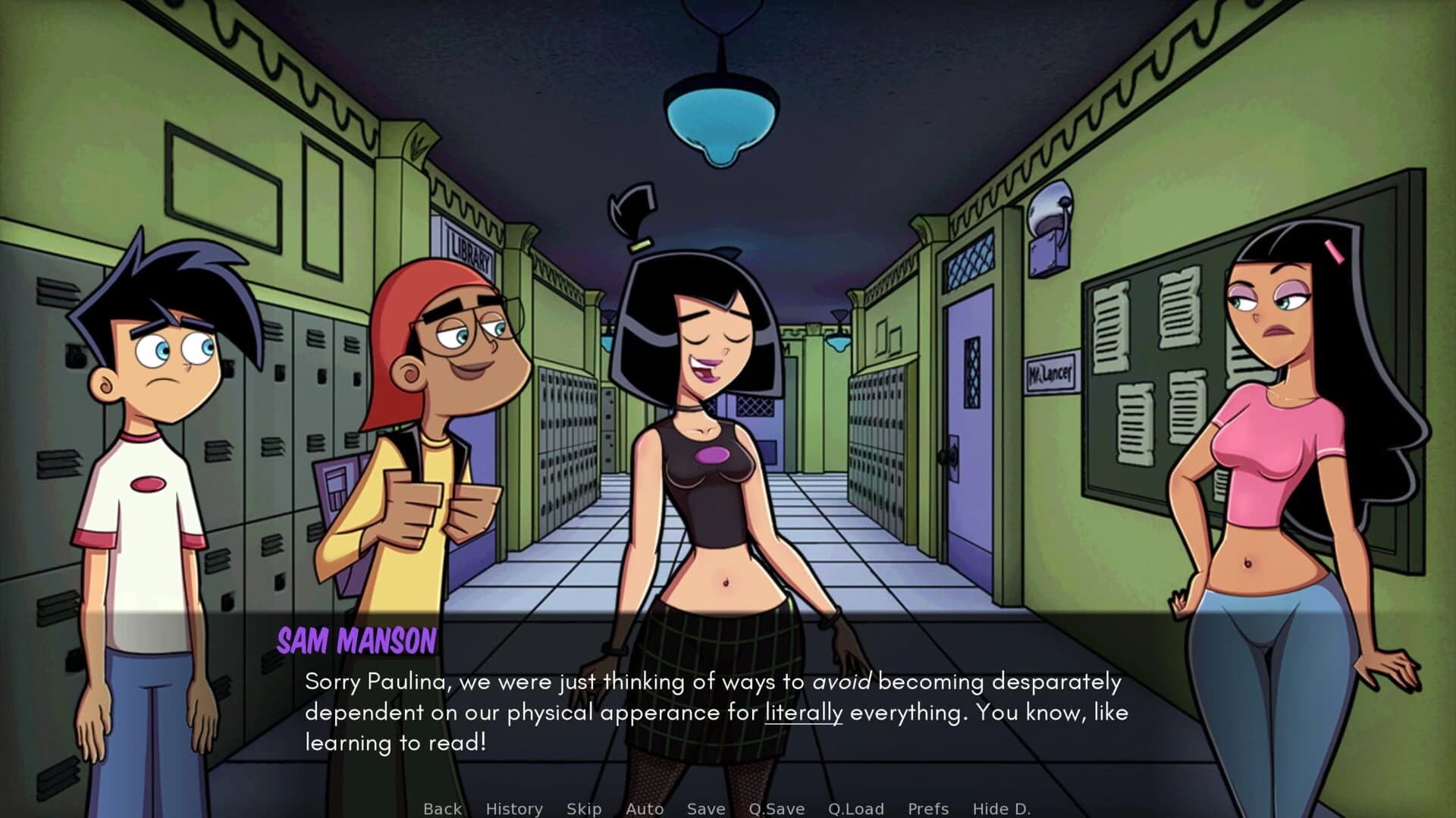The width and height of the screenshot is (1456, 818).
Task: Click Back to rewind the dialogue
Action: tap(442, 808)
